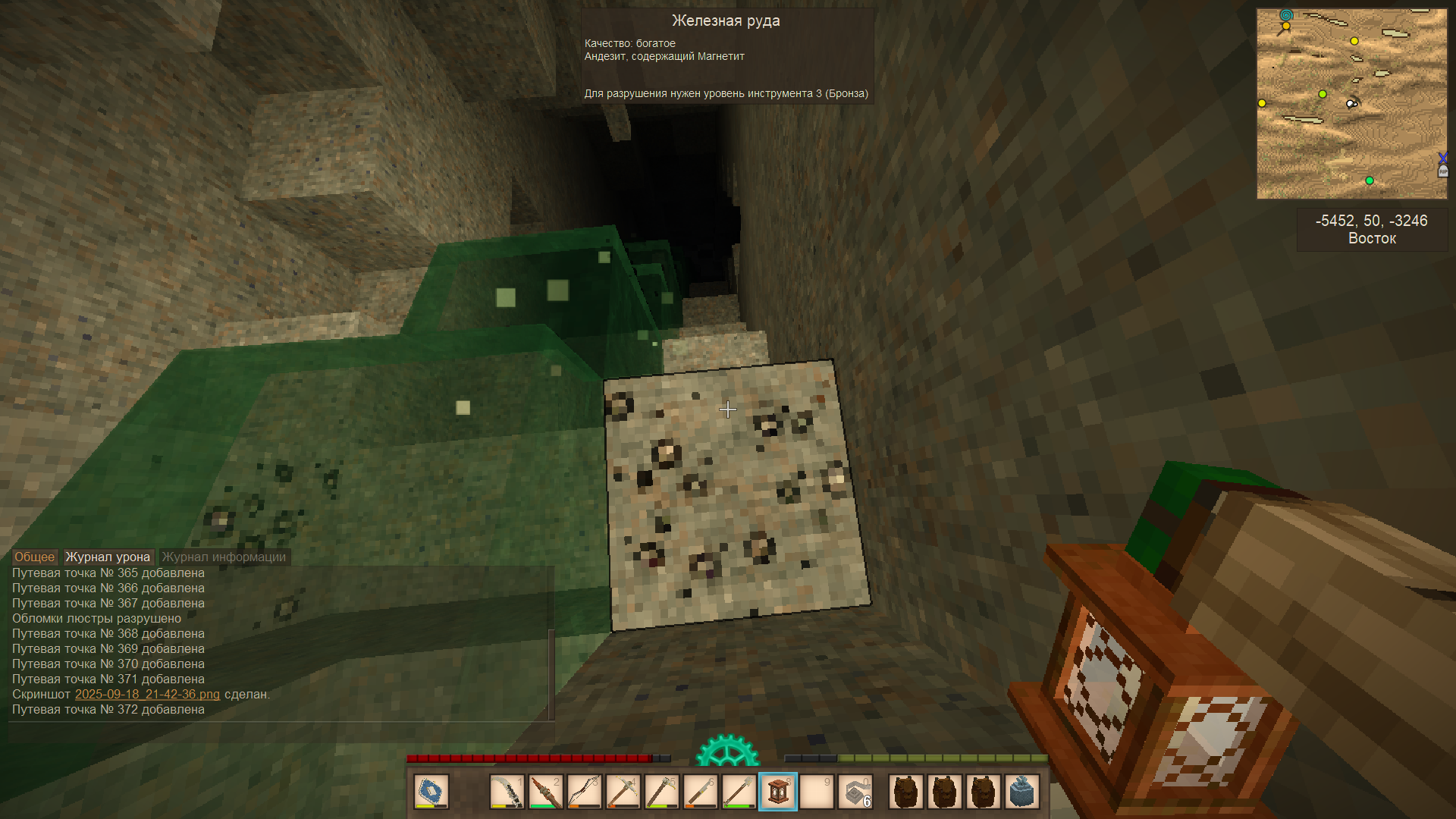Switch to the shovel in the hotbar
Screen dimensions: 1456x819
739,792
